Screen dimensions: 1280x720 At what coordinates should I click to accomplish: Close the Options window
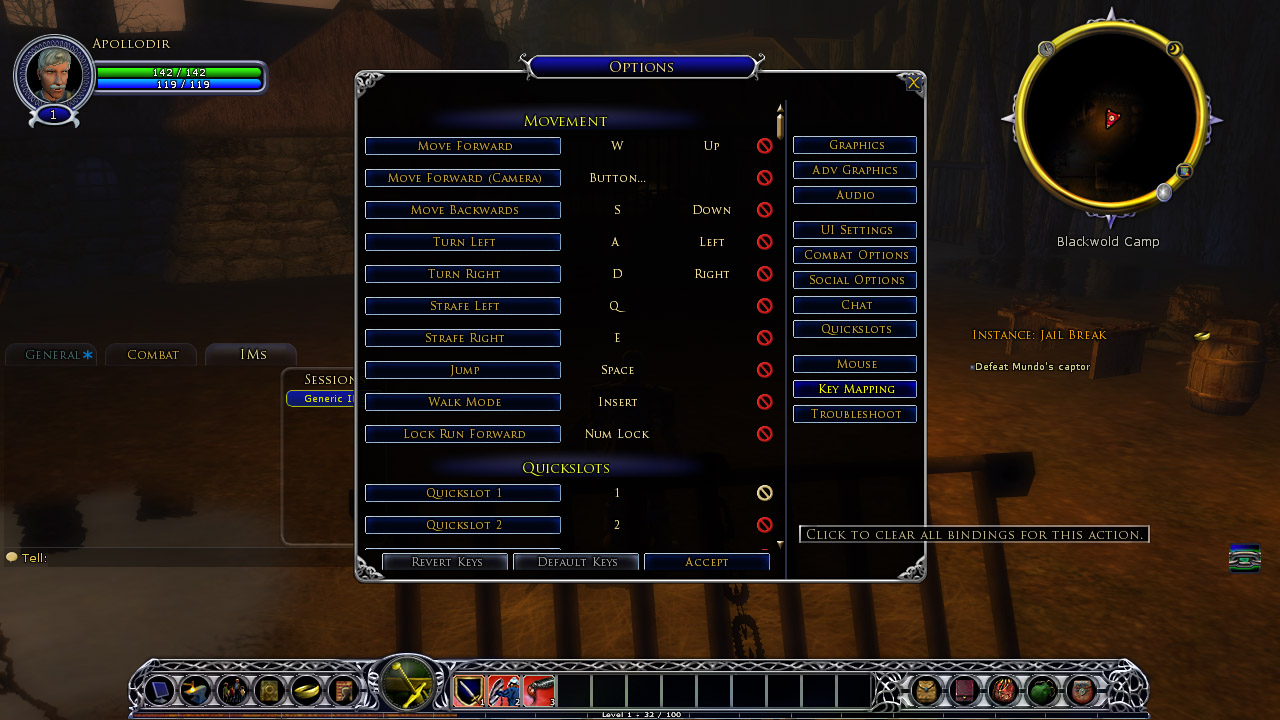tap(913, 84)
